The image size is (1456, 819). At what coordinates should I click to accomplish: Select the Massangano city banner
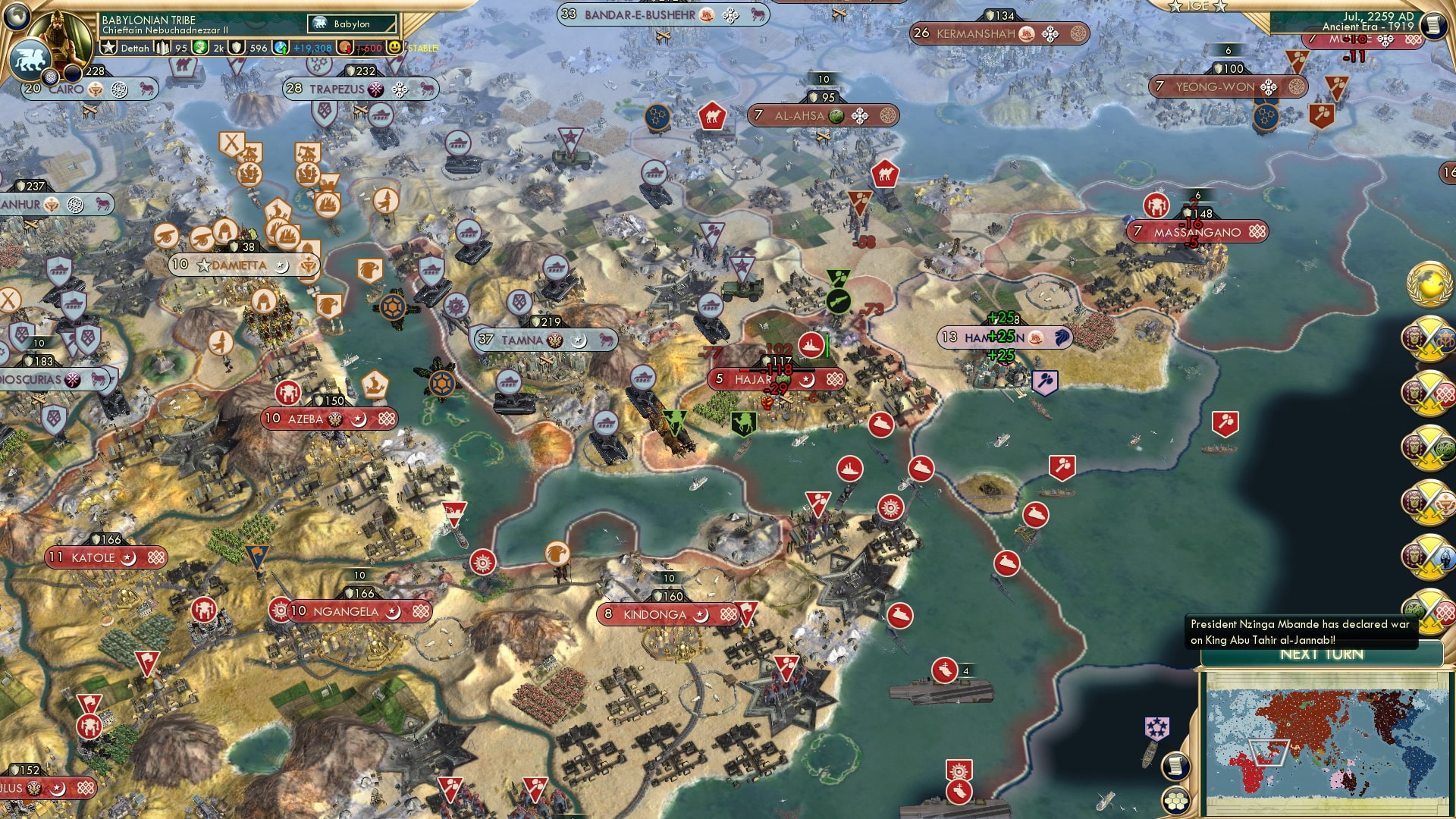click(x=1197, y=232)
